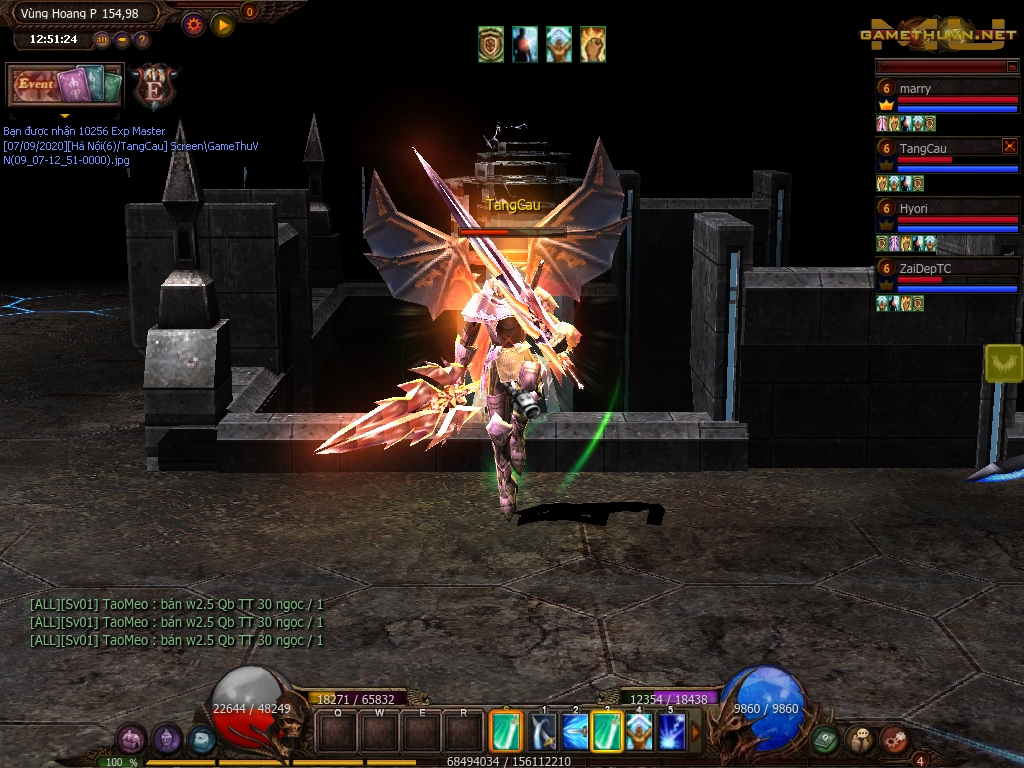This screenshot has width=1024, height=768.
Task: Activate the lightning skill in slot 5
Action: 671,732
